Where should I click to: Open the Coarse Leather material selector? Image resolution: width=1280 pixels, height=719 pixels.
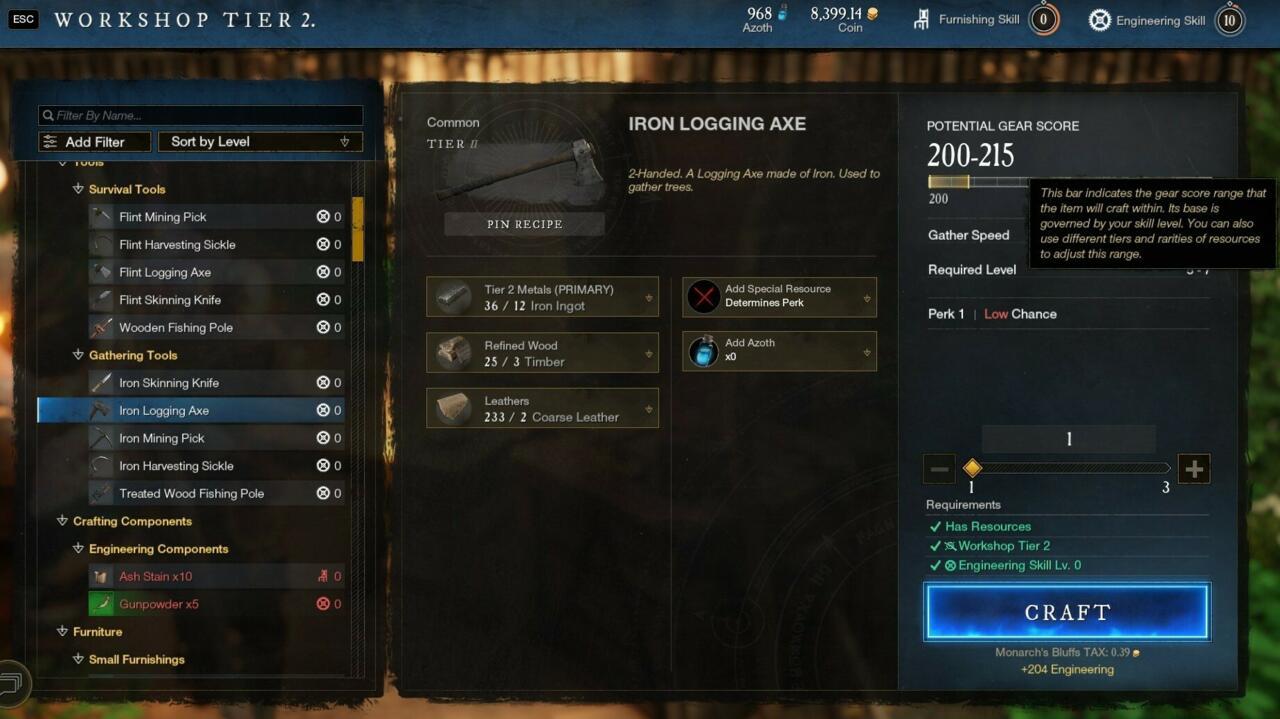542,408
